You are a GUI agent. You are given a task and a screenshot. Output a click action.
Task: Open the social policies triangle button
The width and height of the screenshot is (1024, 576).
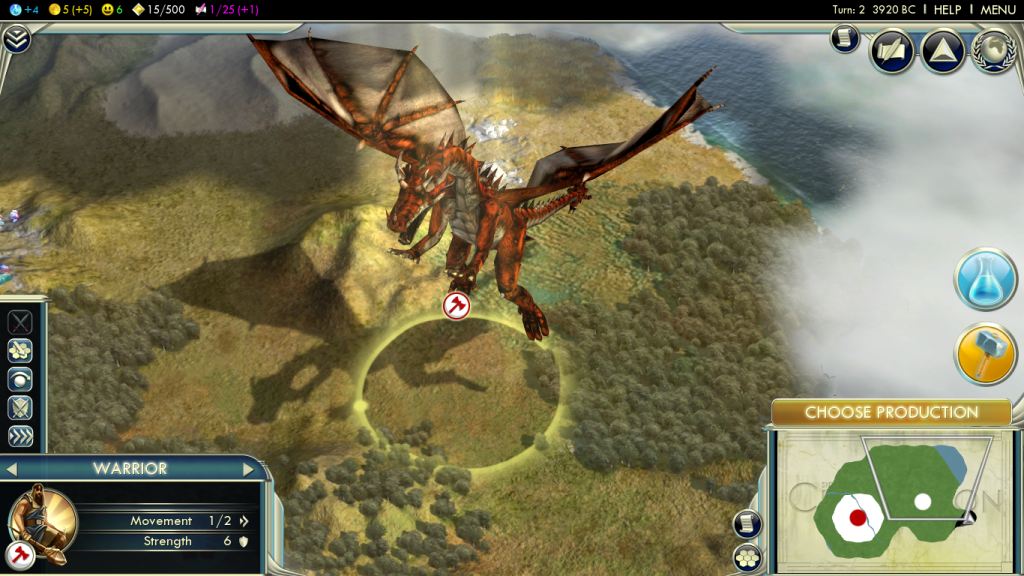[942, 51]
